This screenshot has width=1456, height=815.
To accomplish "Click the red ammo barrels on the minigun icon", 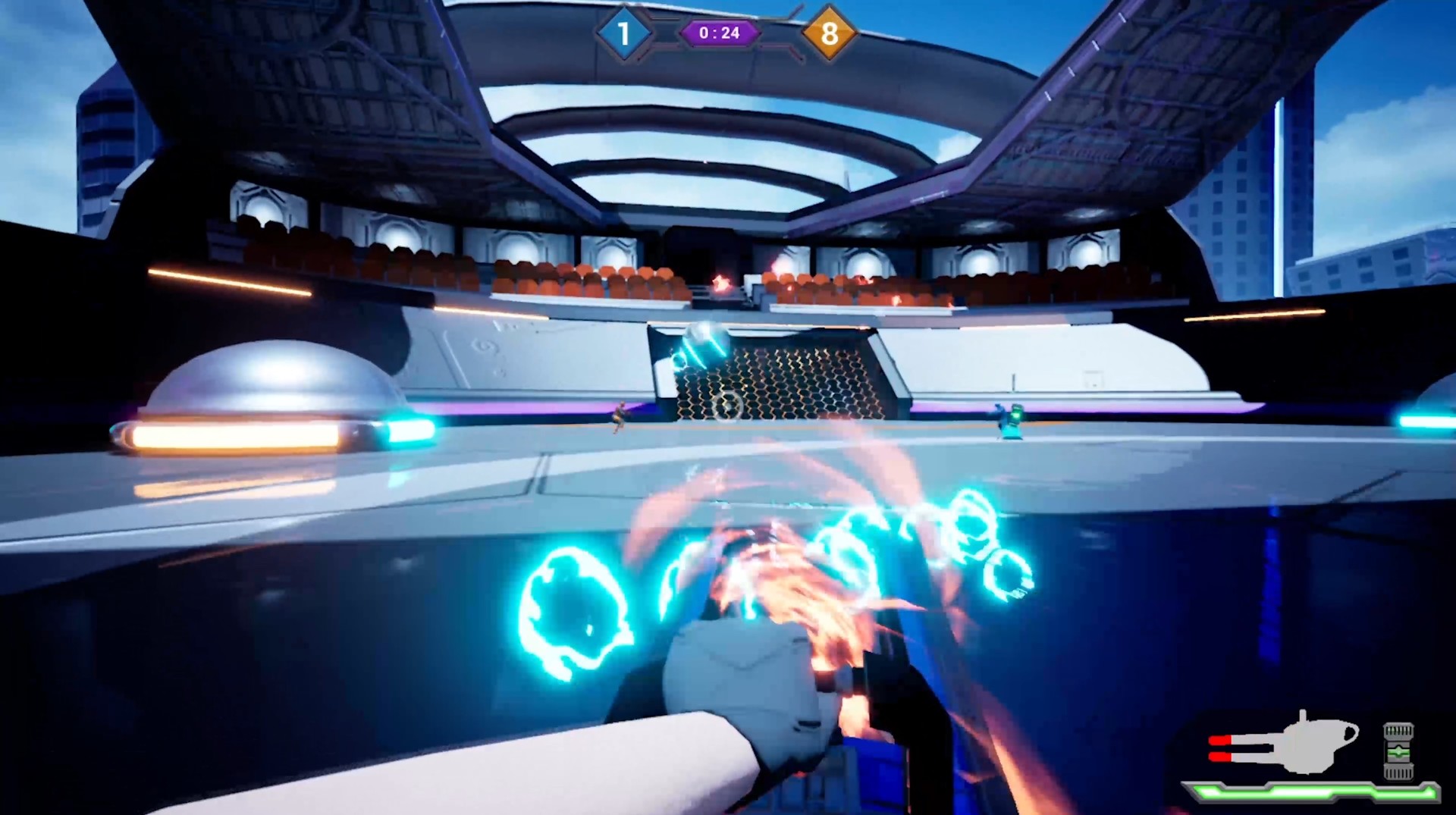I will pos(1219,748).
